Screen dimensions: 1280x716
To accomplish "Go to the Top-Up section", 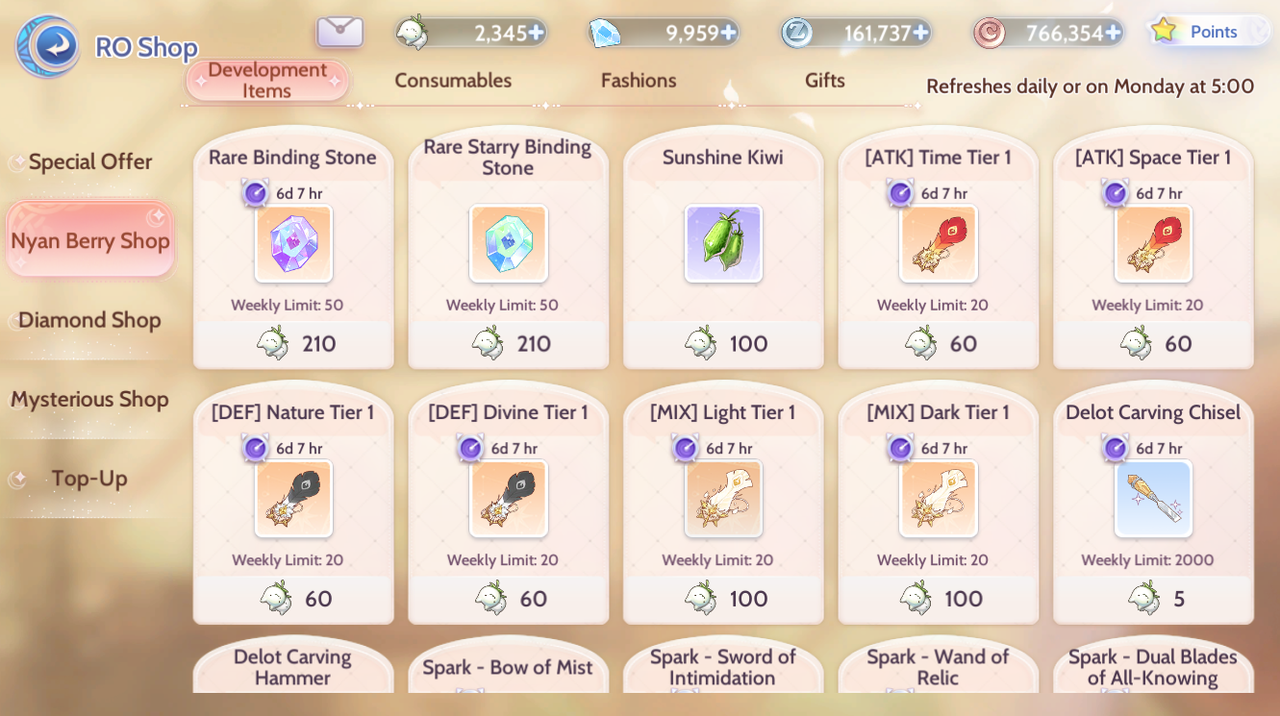I will [x=90, y=478].
